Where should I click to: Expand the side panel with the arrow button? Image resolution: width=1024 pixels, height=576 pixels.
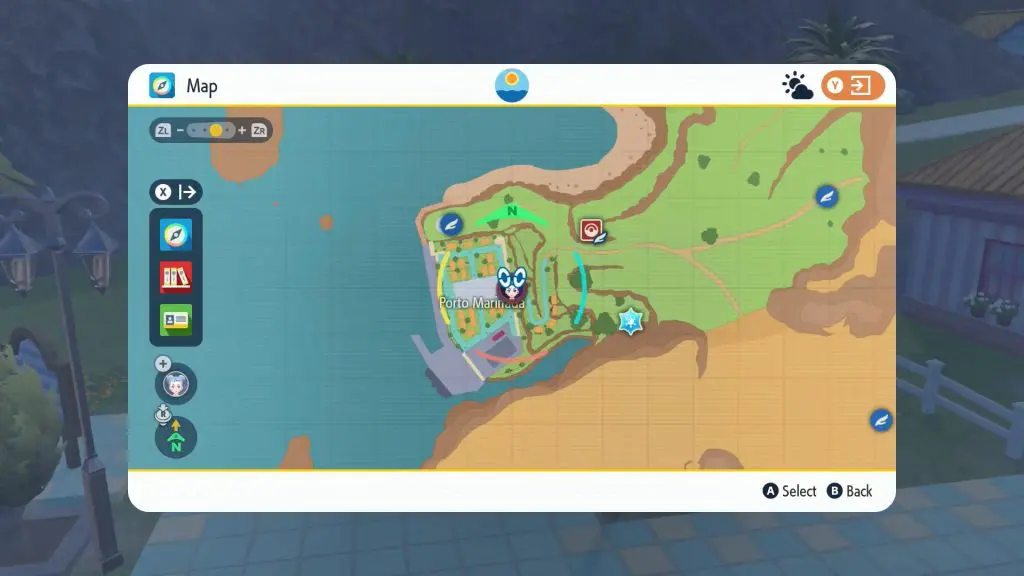click(x=176, y=192)
